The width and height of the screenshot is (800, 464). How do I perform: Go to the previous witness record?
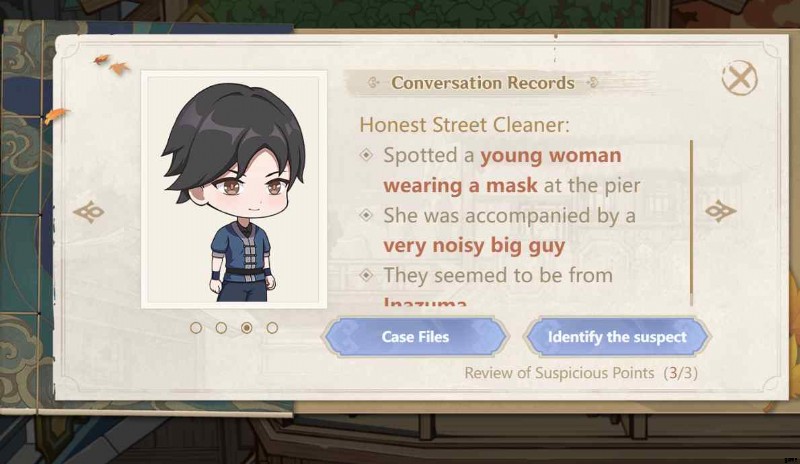[89, 212]
